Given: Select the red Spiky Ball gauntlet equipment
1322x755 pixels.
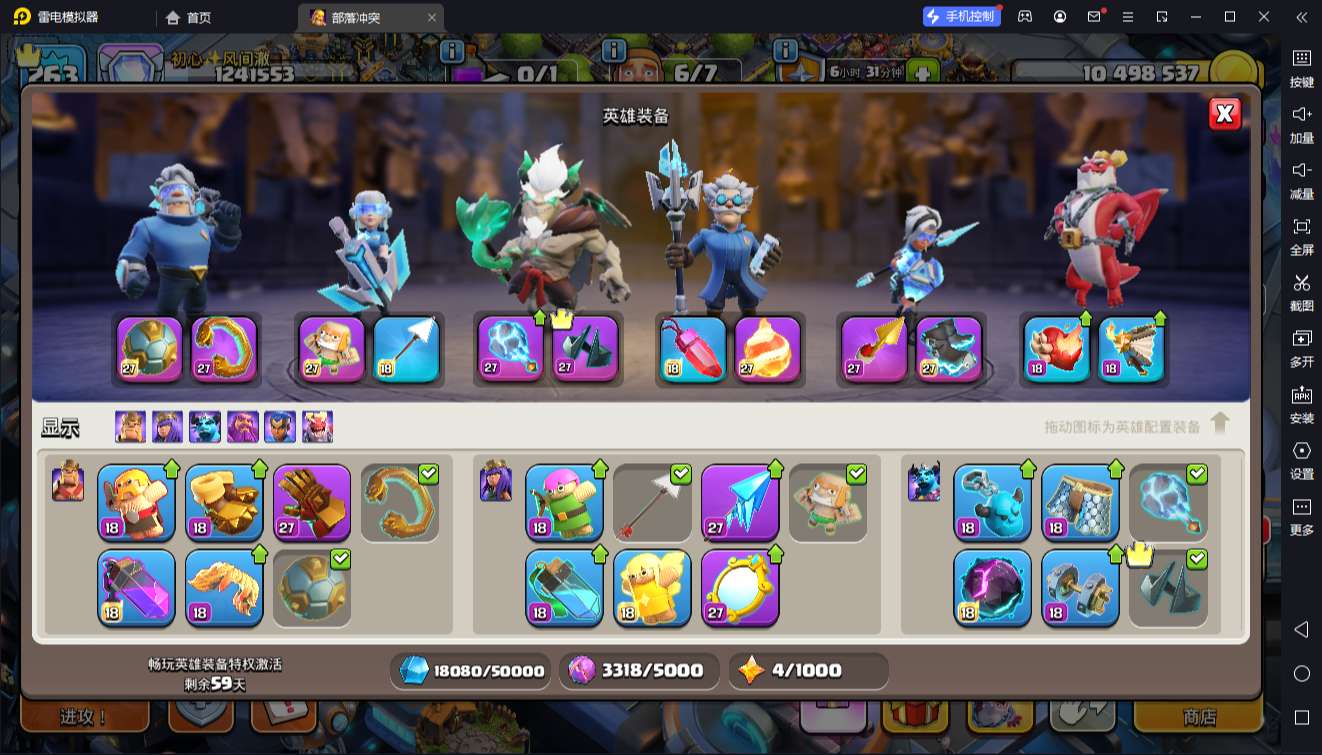Looking at the screenshot, I should point(312,502).
